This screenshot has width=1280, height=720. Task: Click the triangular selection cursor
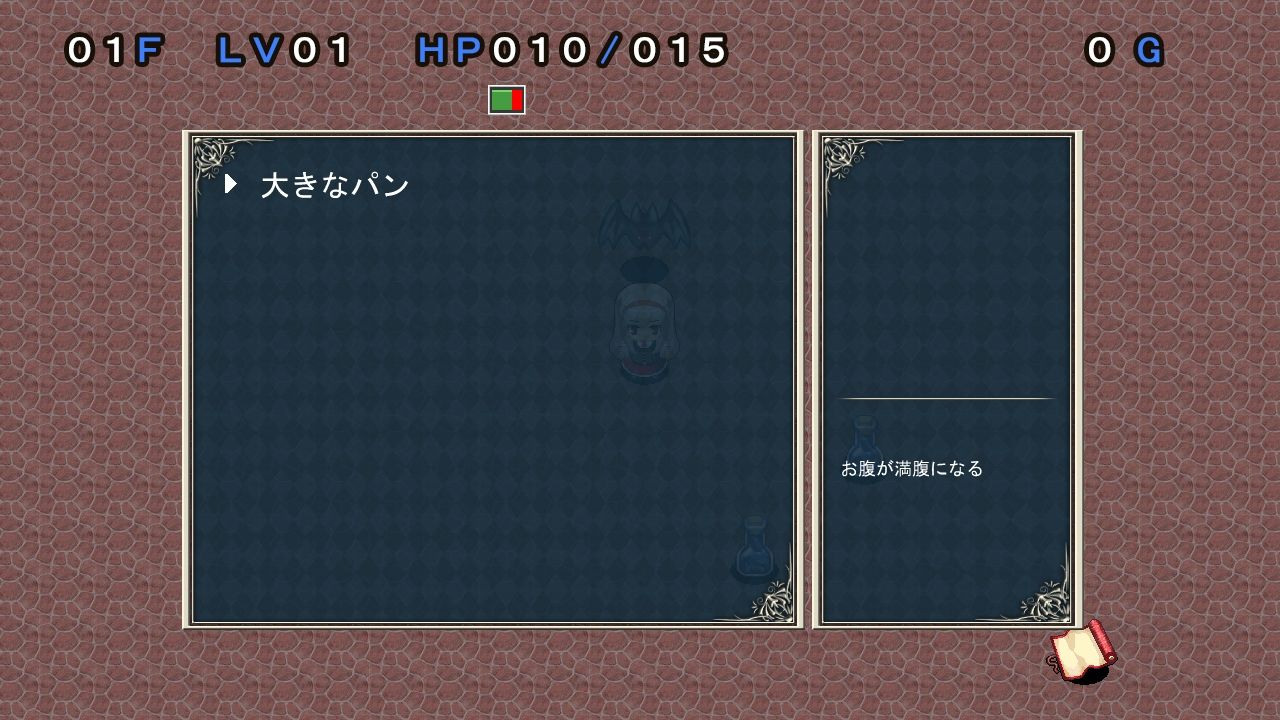click(x=232, y=183)
